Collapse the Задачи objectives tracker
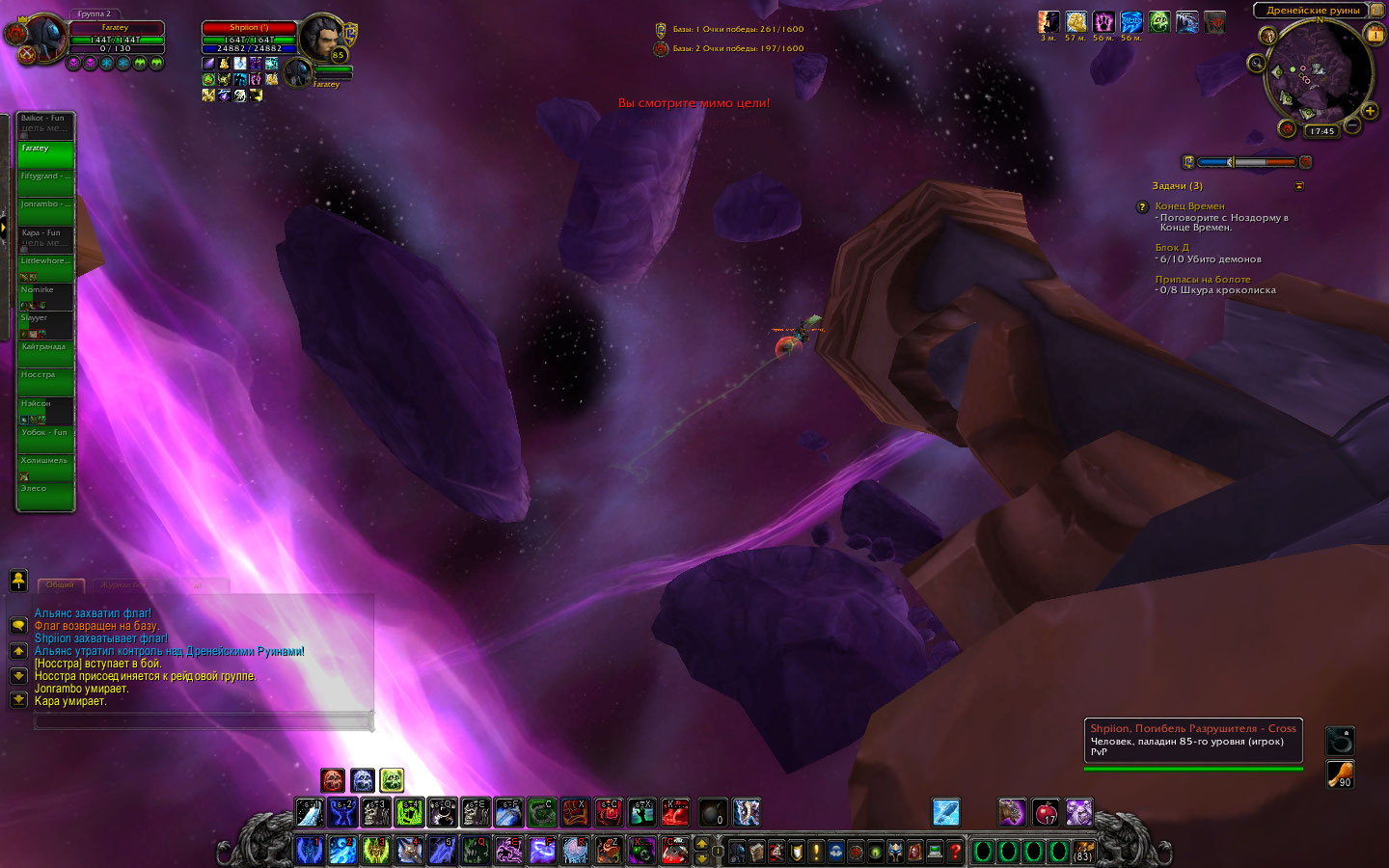Screen dimensions: 1389x868 [x=1299, y=186]
